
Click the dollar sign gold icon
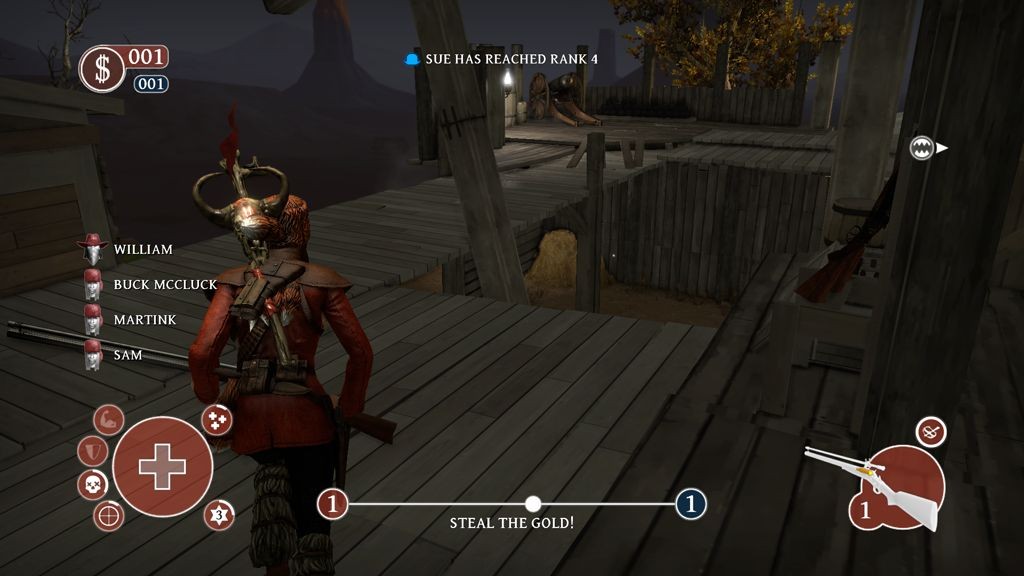tap(103, 69)
